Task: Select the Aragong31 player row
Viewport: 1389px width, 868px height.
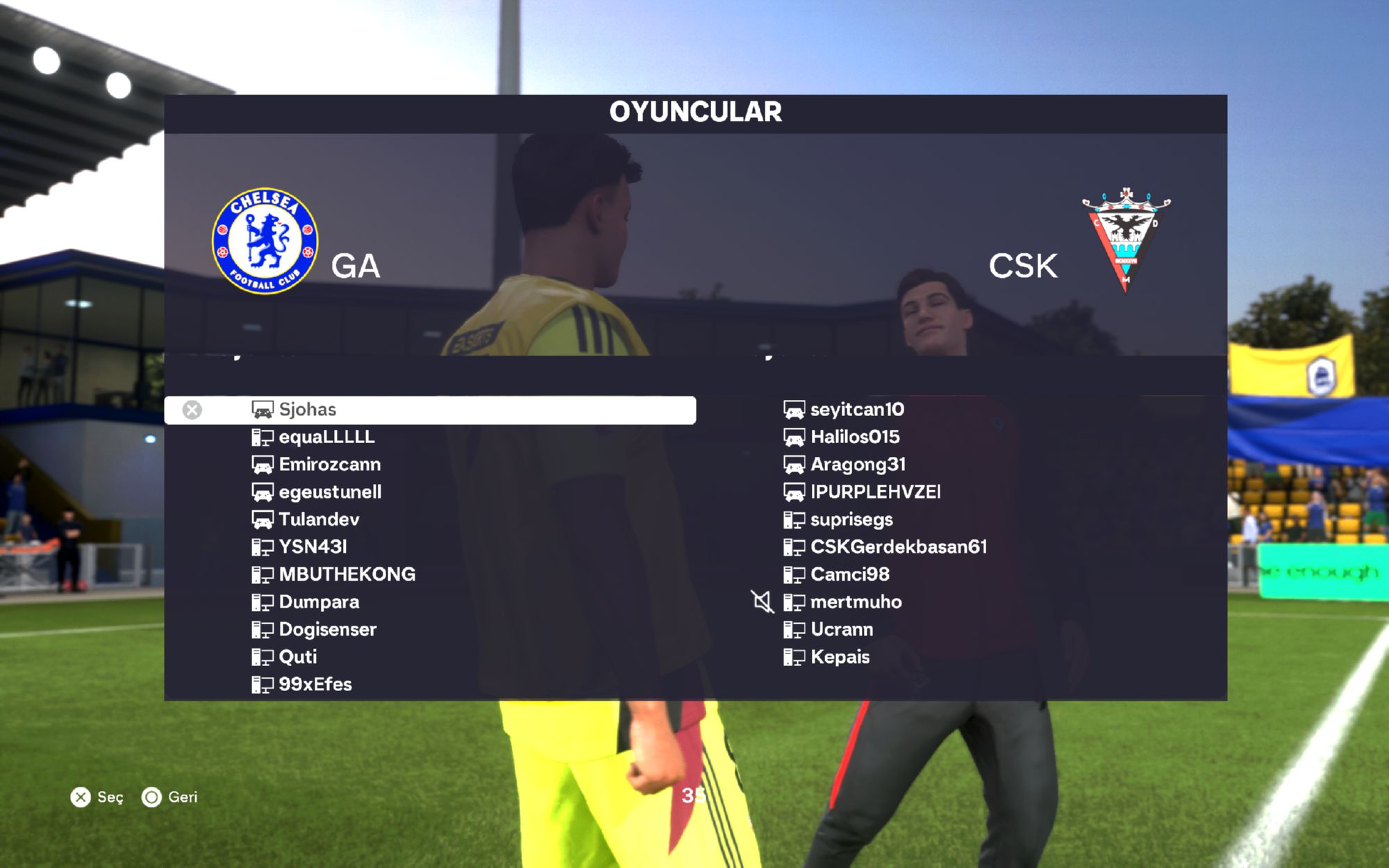Action: click(858, 465)
